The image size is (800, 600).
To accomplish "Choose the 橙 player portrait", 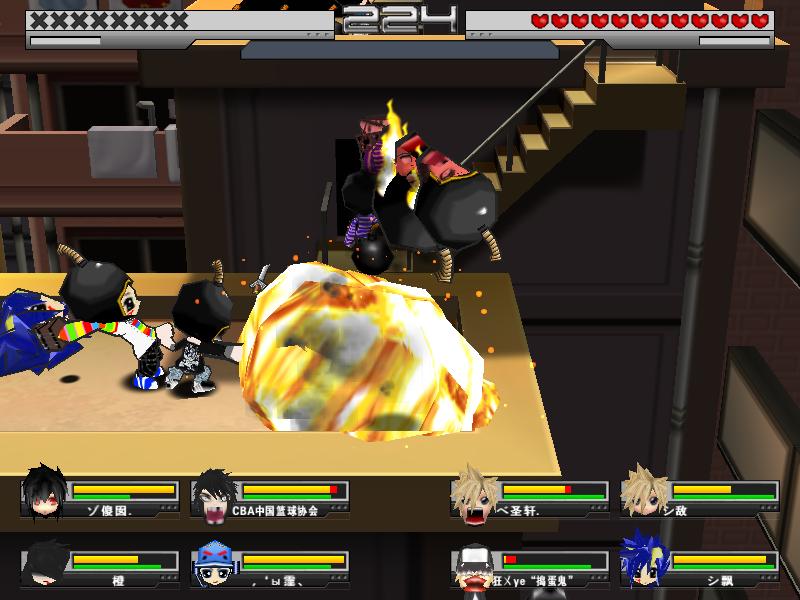I will coord(44,563).
